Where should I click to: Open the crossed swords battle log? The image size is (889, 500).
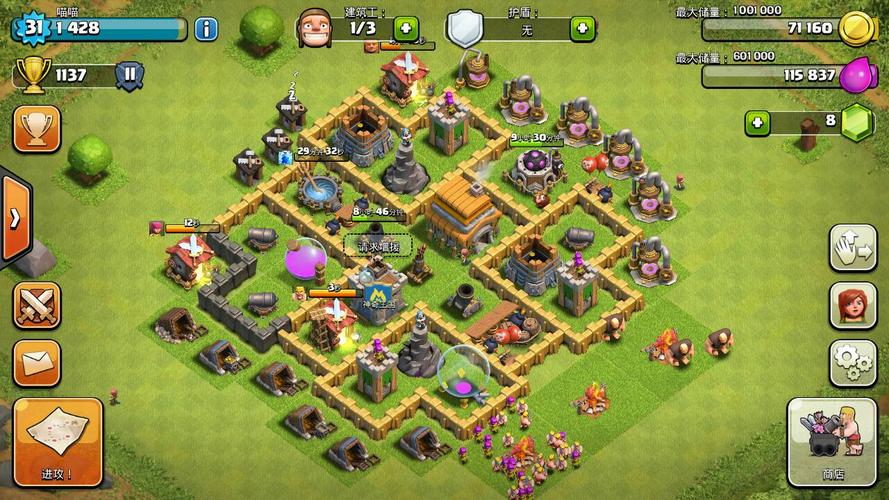(37, 305)
